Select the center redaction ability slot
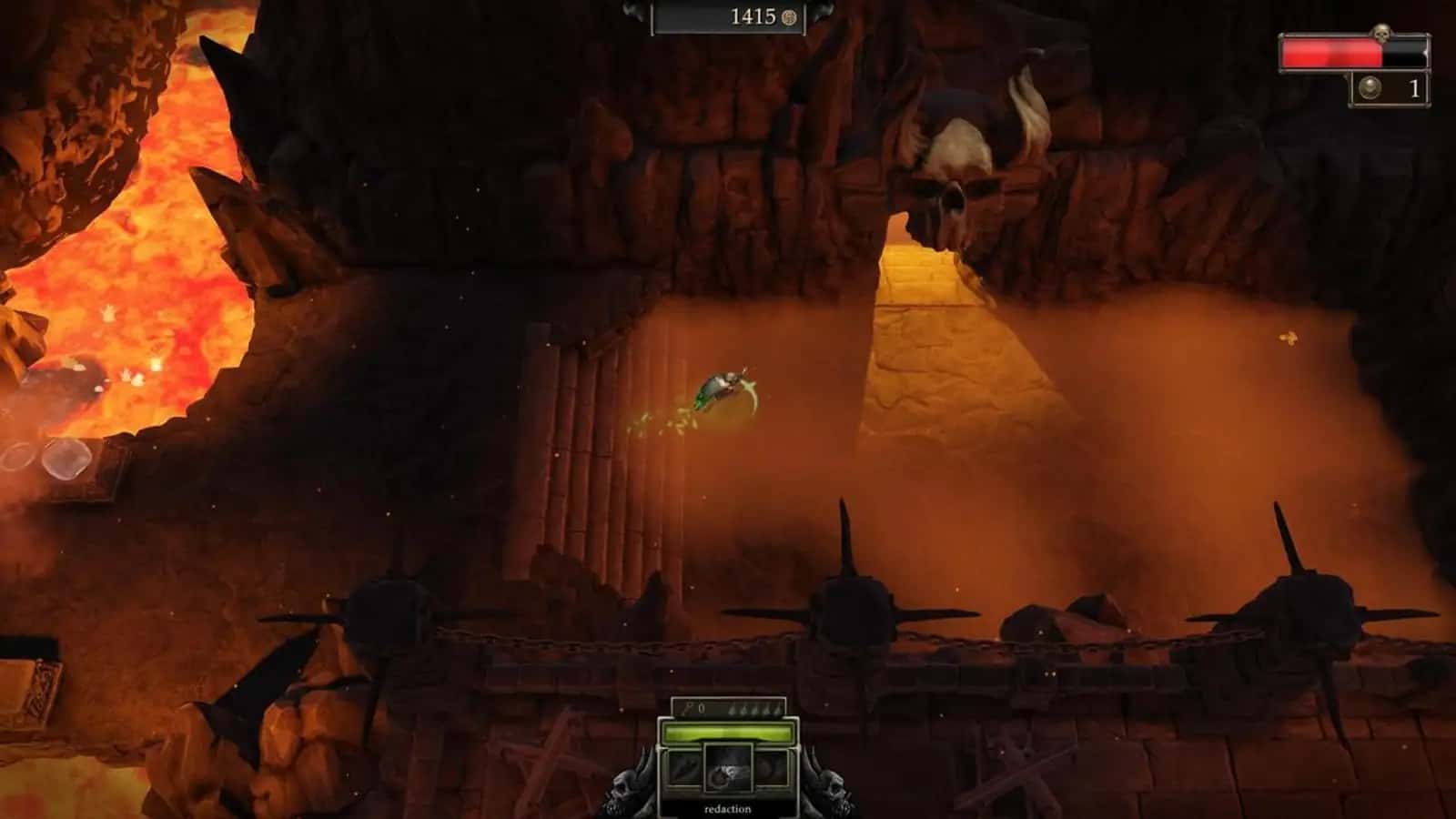The image size is (1456, 819). click(x=728, y=770)
